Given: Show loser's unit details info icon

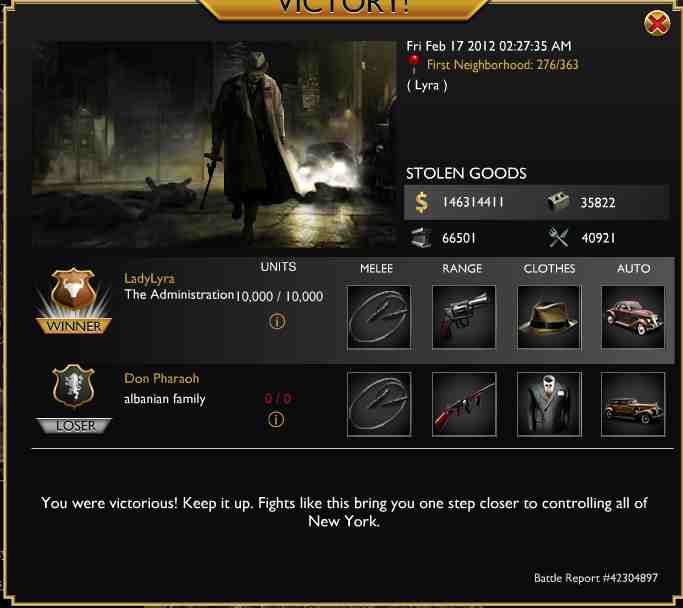Looking at the screenshot, I should point(277,420).
